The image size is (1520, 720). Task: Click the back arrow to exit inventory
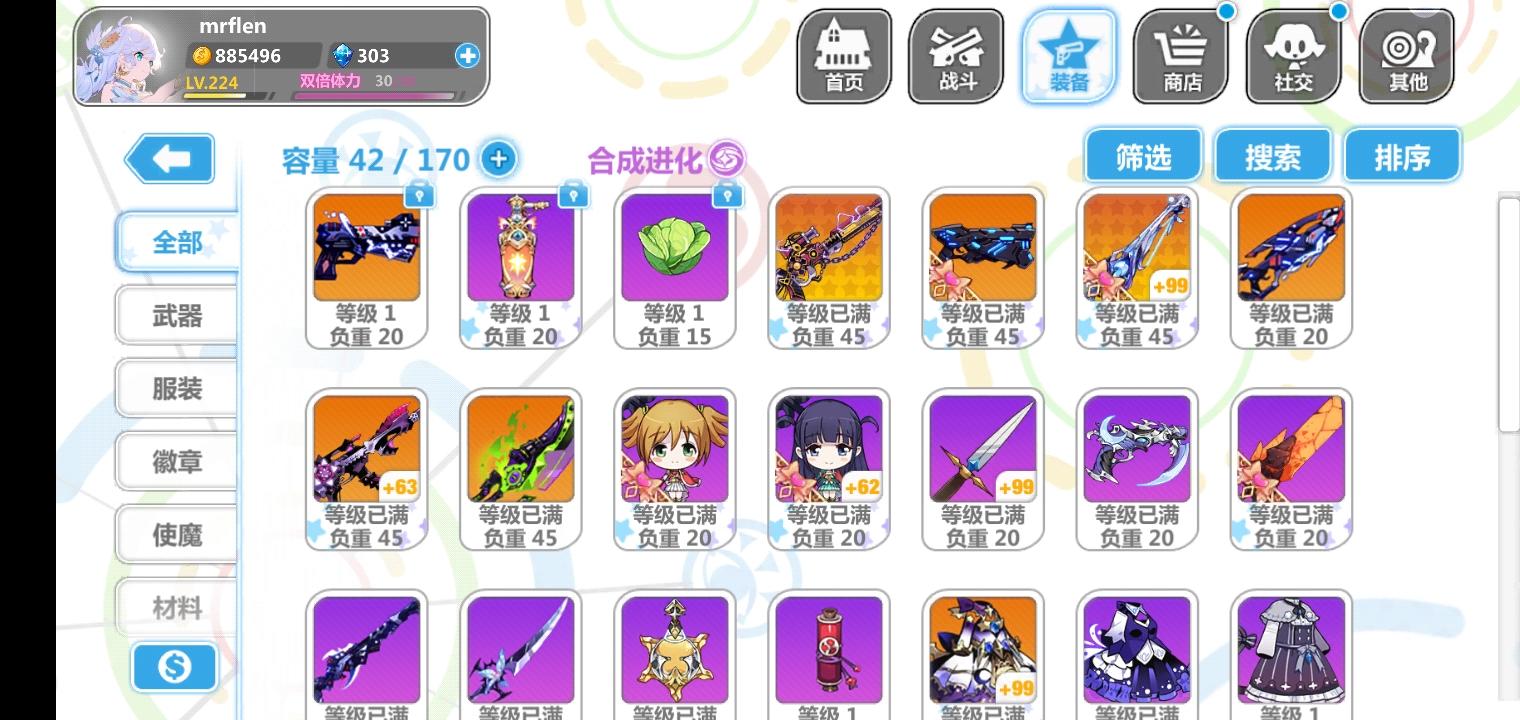169,158
